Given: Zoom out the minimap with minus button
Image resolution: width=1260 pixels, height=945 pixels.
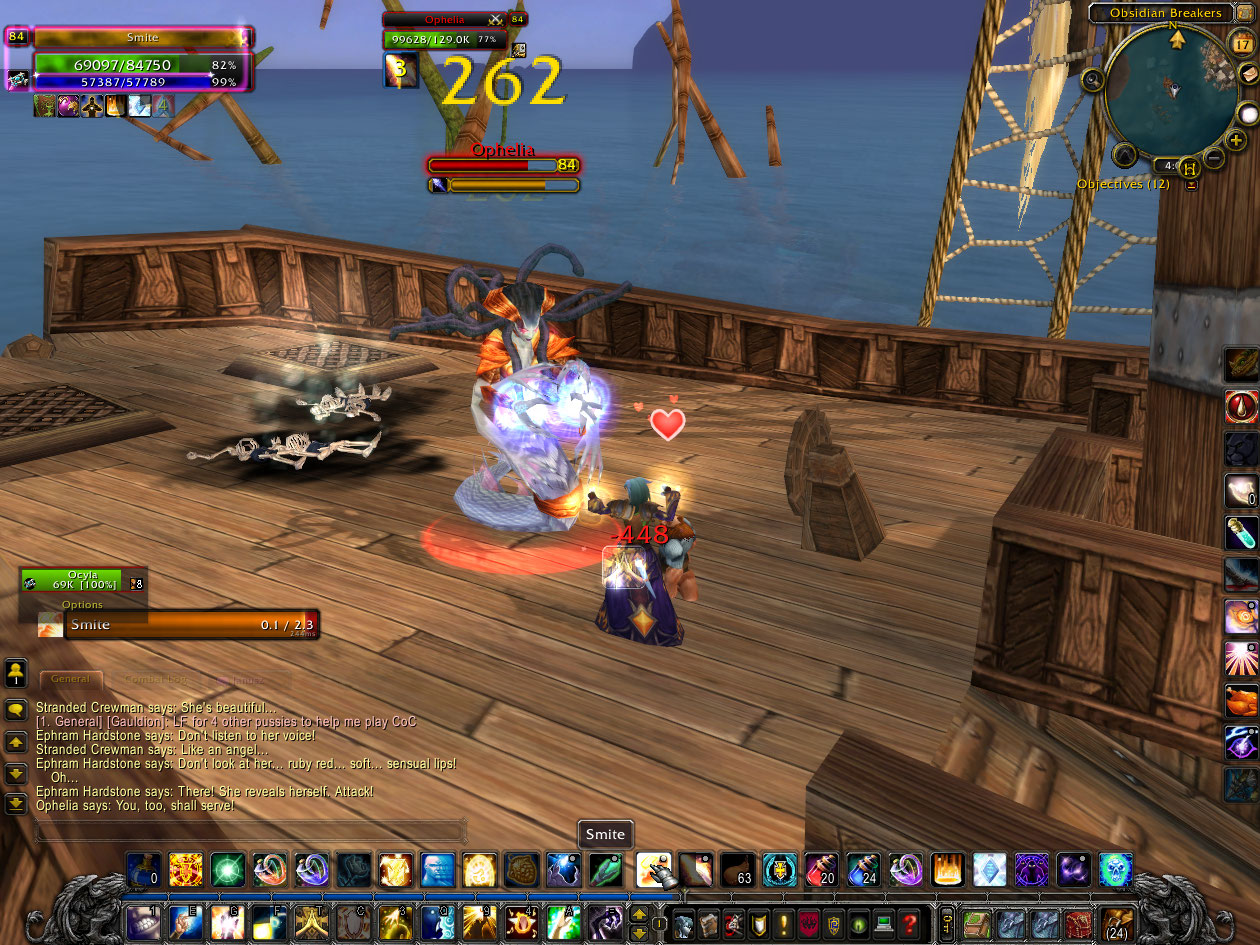Looking at the screenshot, I should 1213,157.
